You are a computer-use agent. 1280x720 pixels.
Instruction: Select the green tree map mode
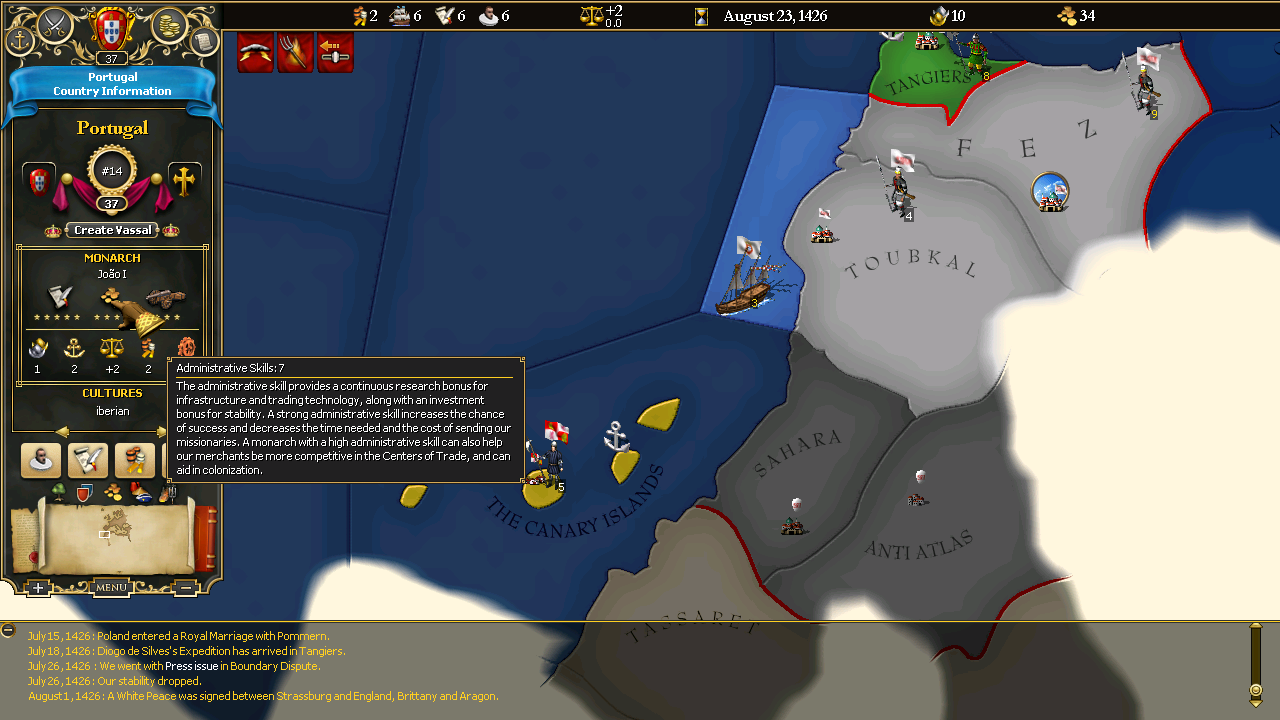(59, 492)
